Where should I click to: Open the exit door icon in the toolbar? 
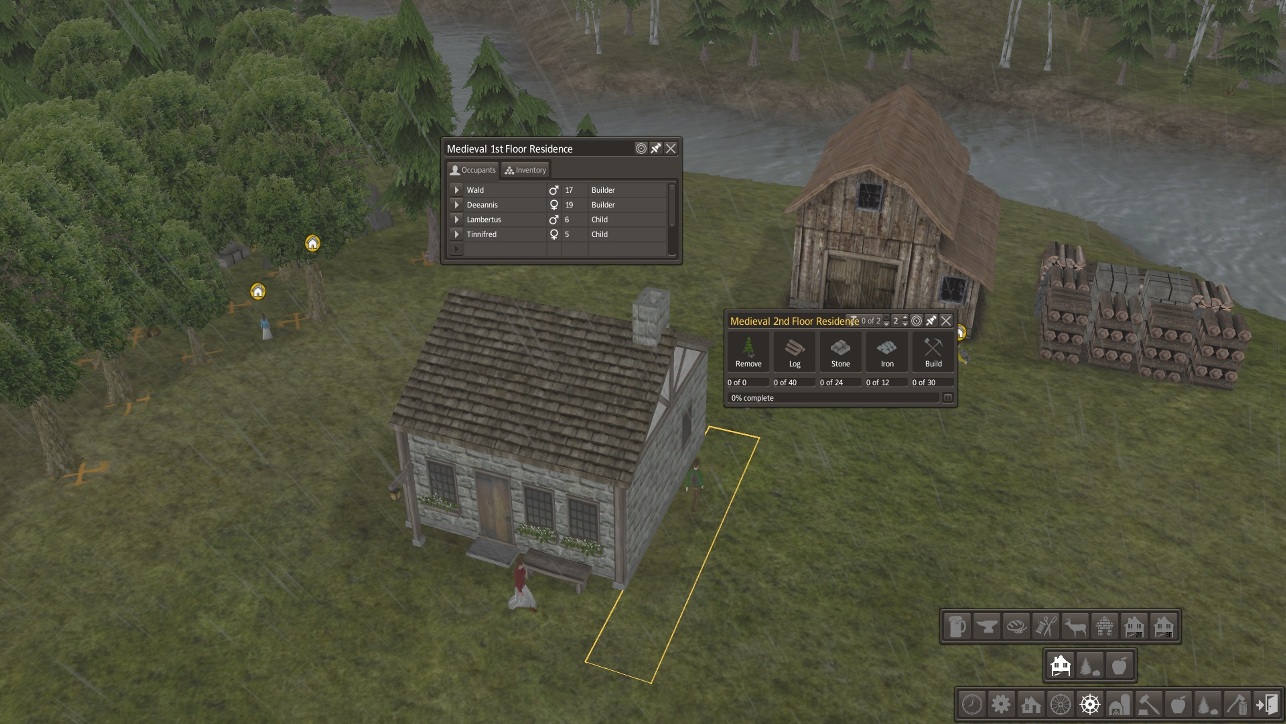[x=1266, y=704]
